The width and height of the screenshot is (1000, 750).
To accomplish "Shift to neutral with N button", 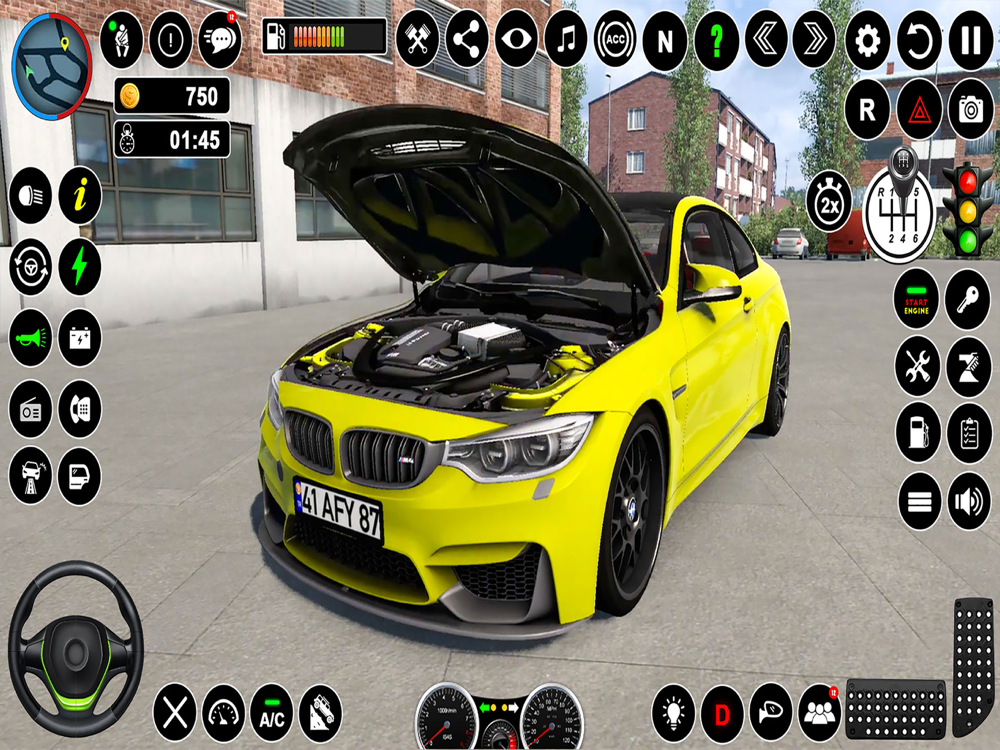I will (664, 41).
